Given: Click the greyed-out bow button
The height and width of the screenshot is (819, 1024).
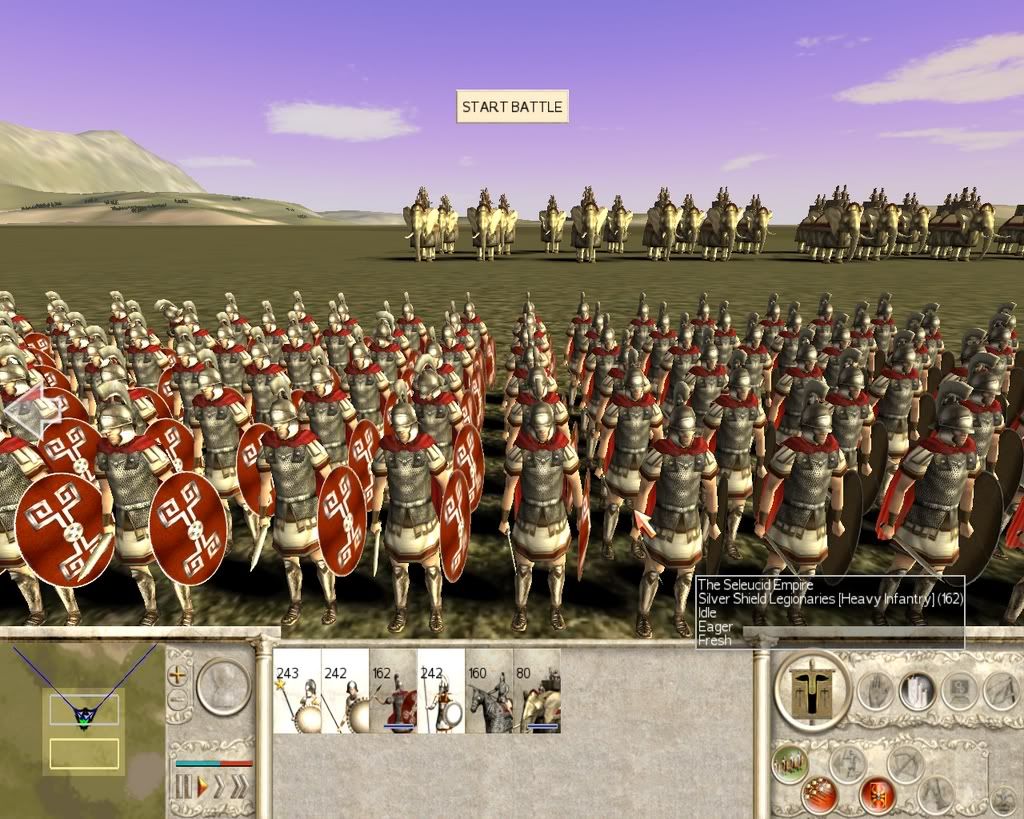Looking at the screenshot, I should tap(906, 764).
